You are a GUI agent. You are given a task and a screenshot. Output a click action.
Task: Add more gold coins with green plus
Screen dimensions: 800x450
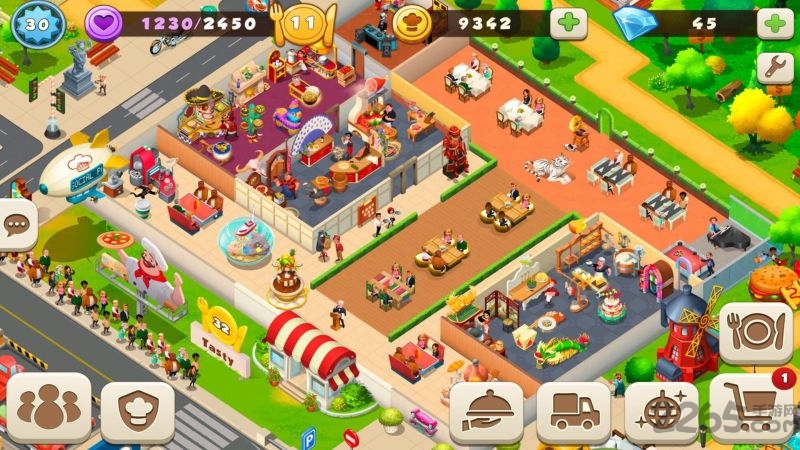click(568, 24)
